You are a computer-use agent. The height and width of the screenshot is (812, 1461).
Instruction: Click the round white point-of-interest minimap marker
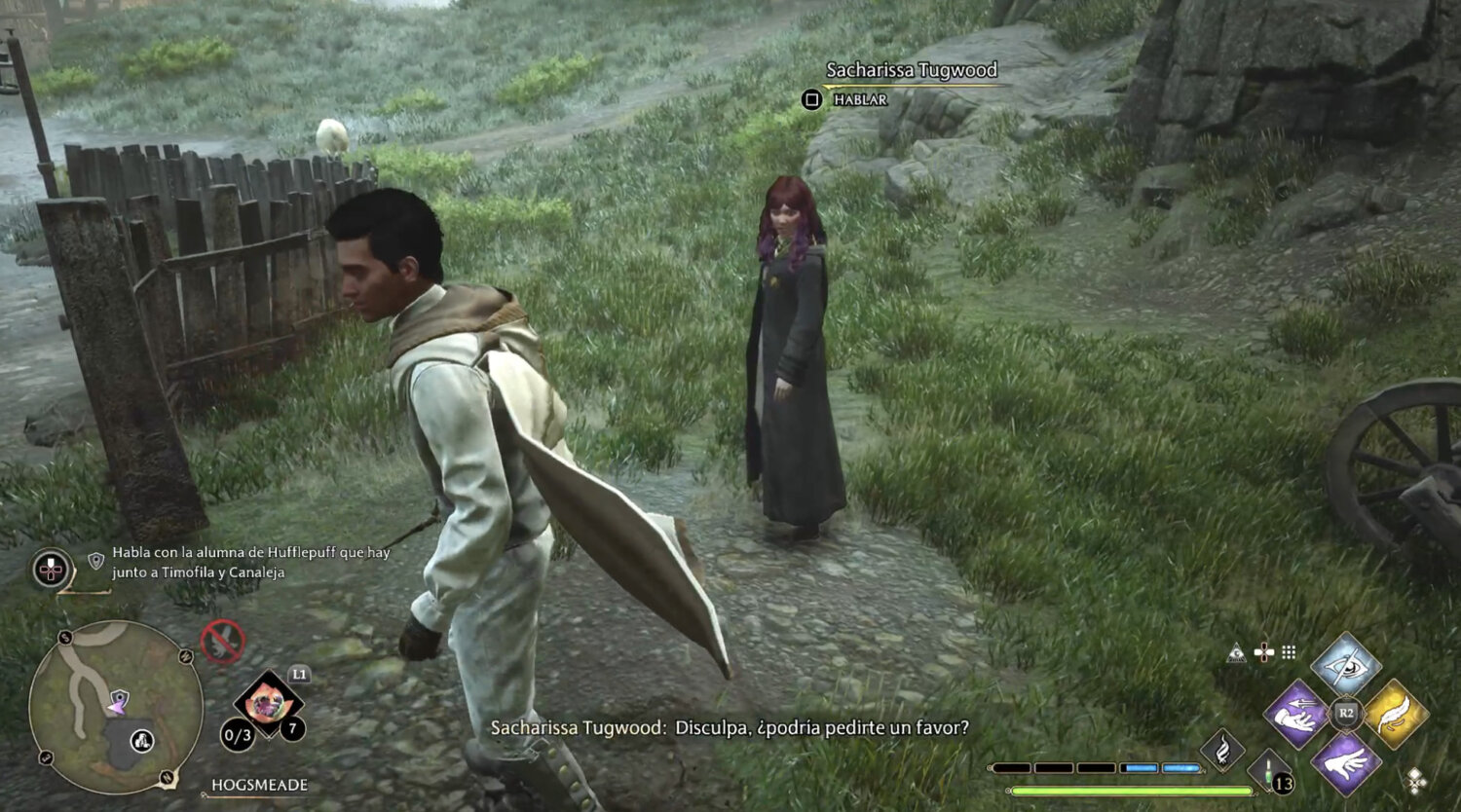coord(142,742)
